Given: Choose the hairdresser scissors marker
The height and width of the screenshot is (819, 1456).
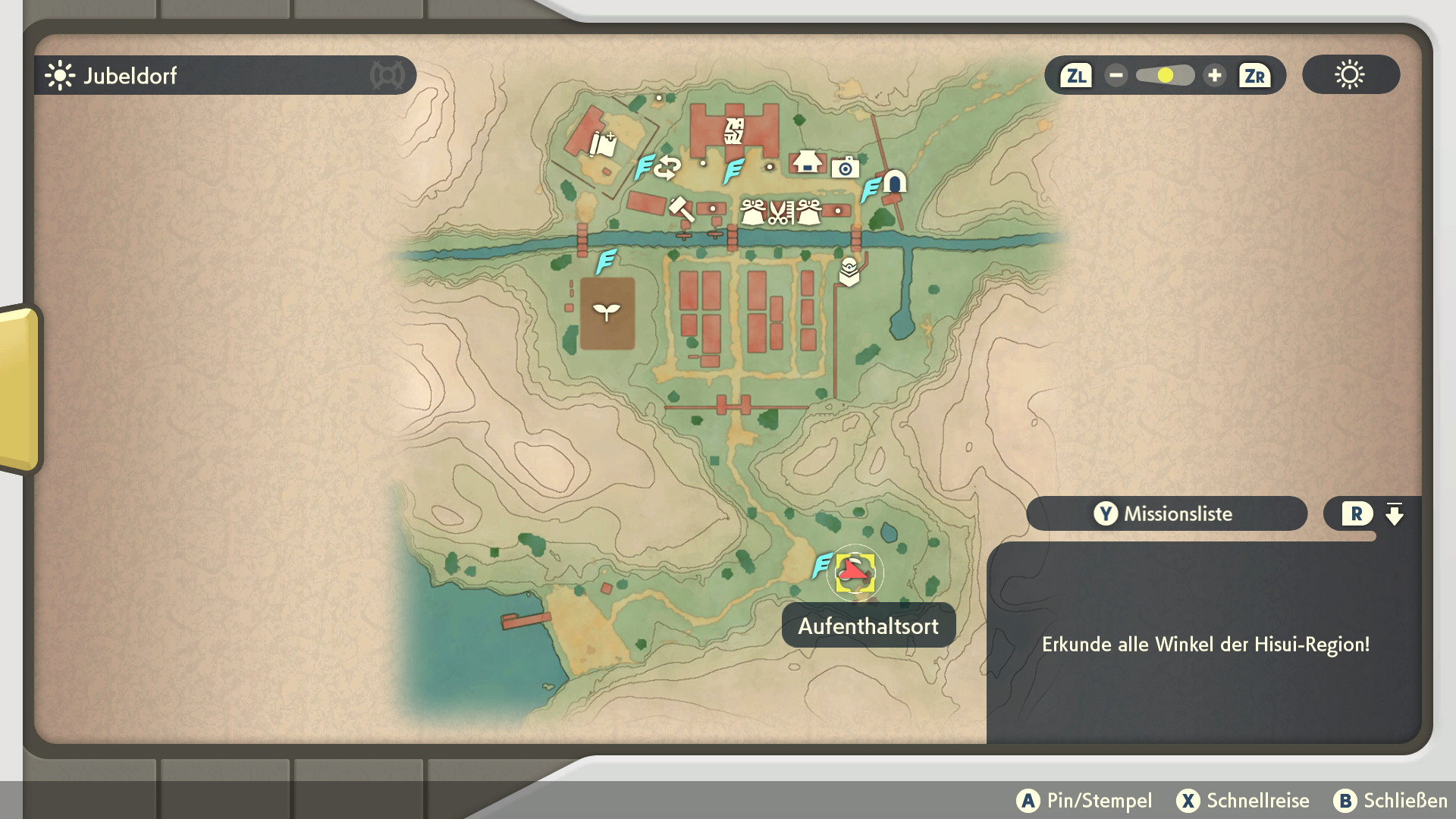Looking at the screenshot, I should tap(780, 212).
